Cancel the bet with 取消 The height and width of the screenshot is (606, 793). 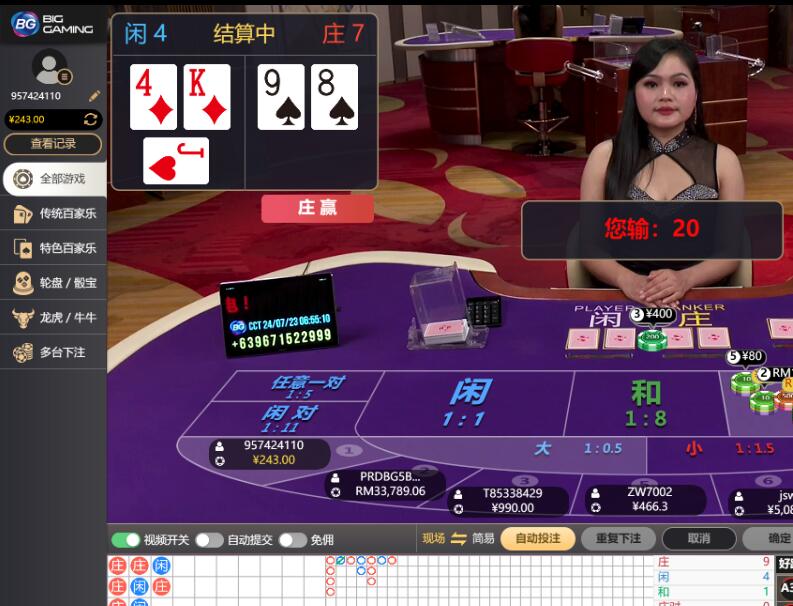699,539
